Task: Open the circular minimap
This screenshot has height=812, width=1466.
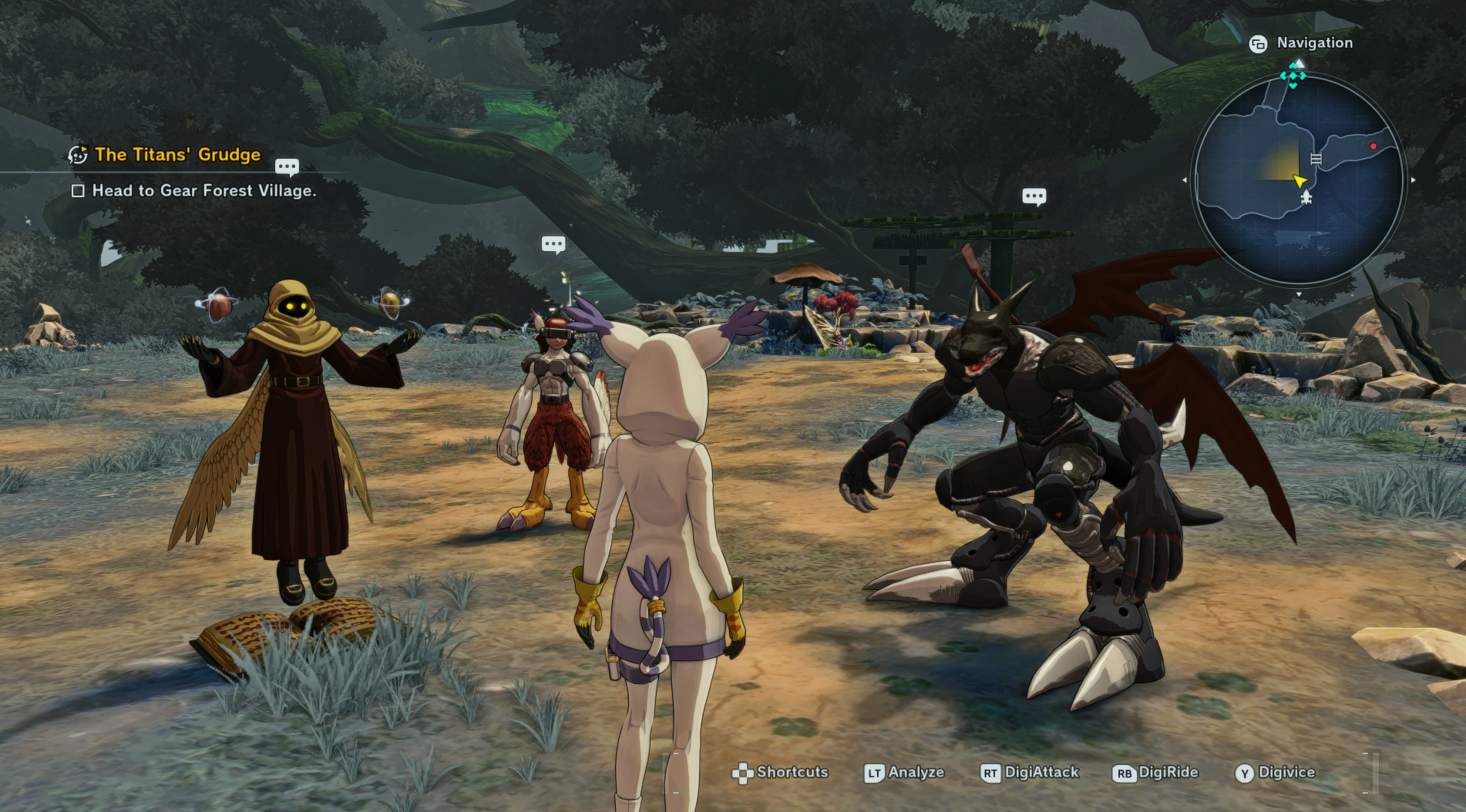Action: (1299, 180)
